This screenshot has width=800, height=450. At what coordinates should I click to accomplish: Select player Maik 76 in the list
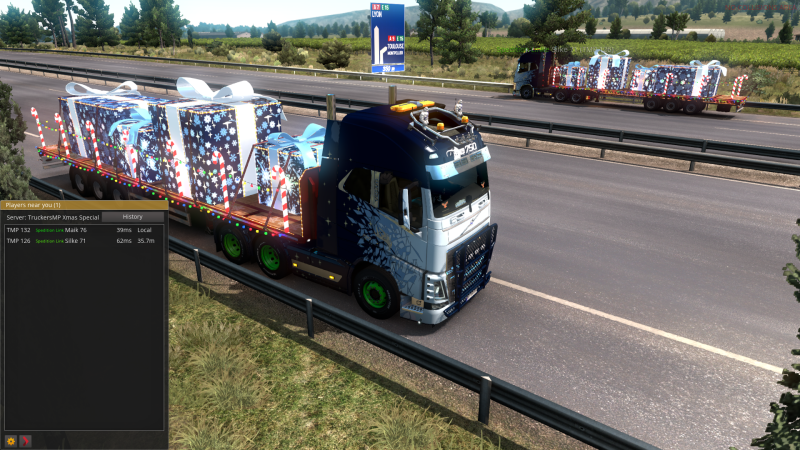point(76,230)
